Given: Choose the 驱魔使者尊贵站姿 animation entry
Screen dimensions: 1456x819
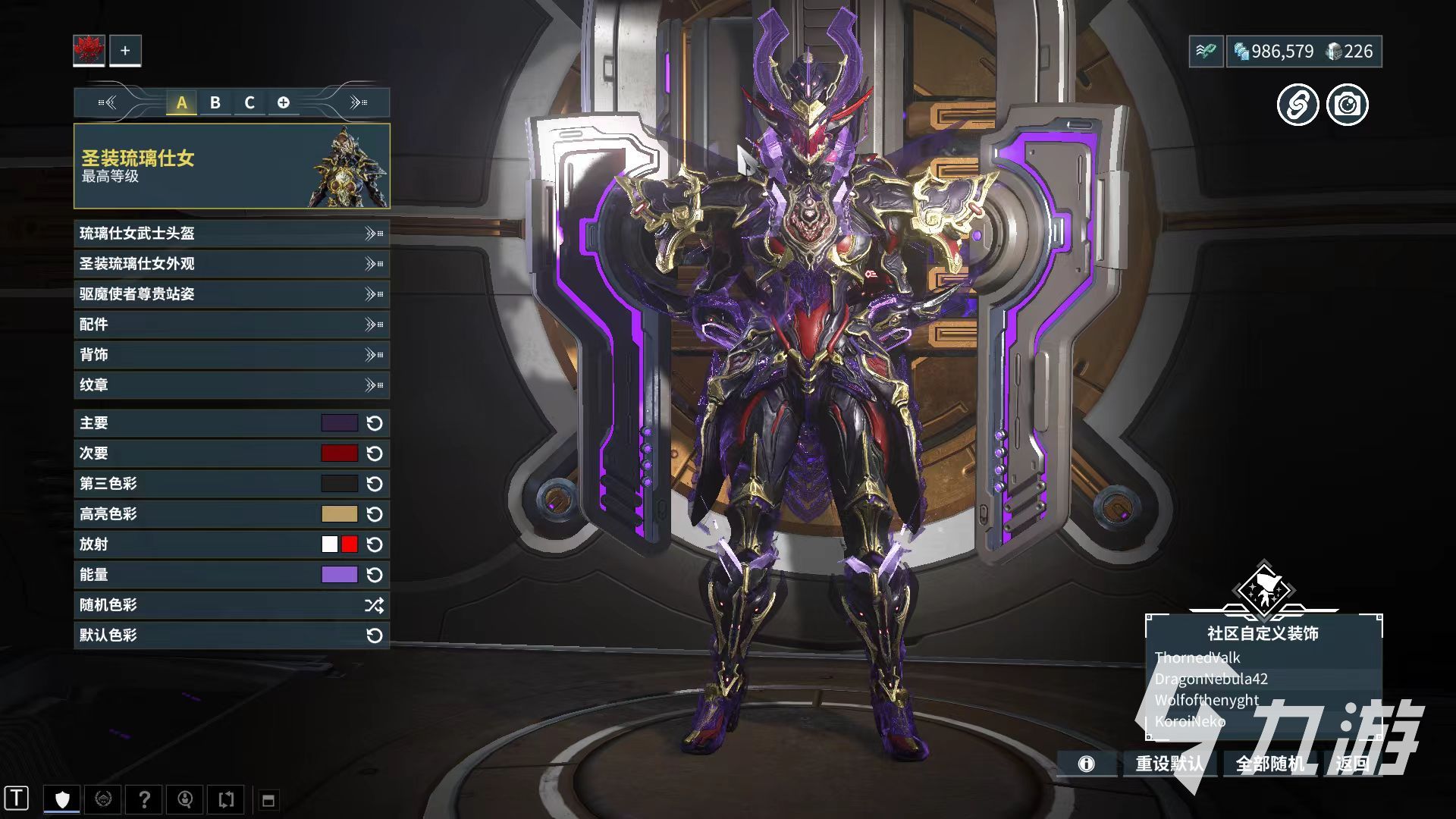Looking at the screenshot, I should pyautogui.click(x=231, y=294).
